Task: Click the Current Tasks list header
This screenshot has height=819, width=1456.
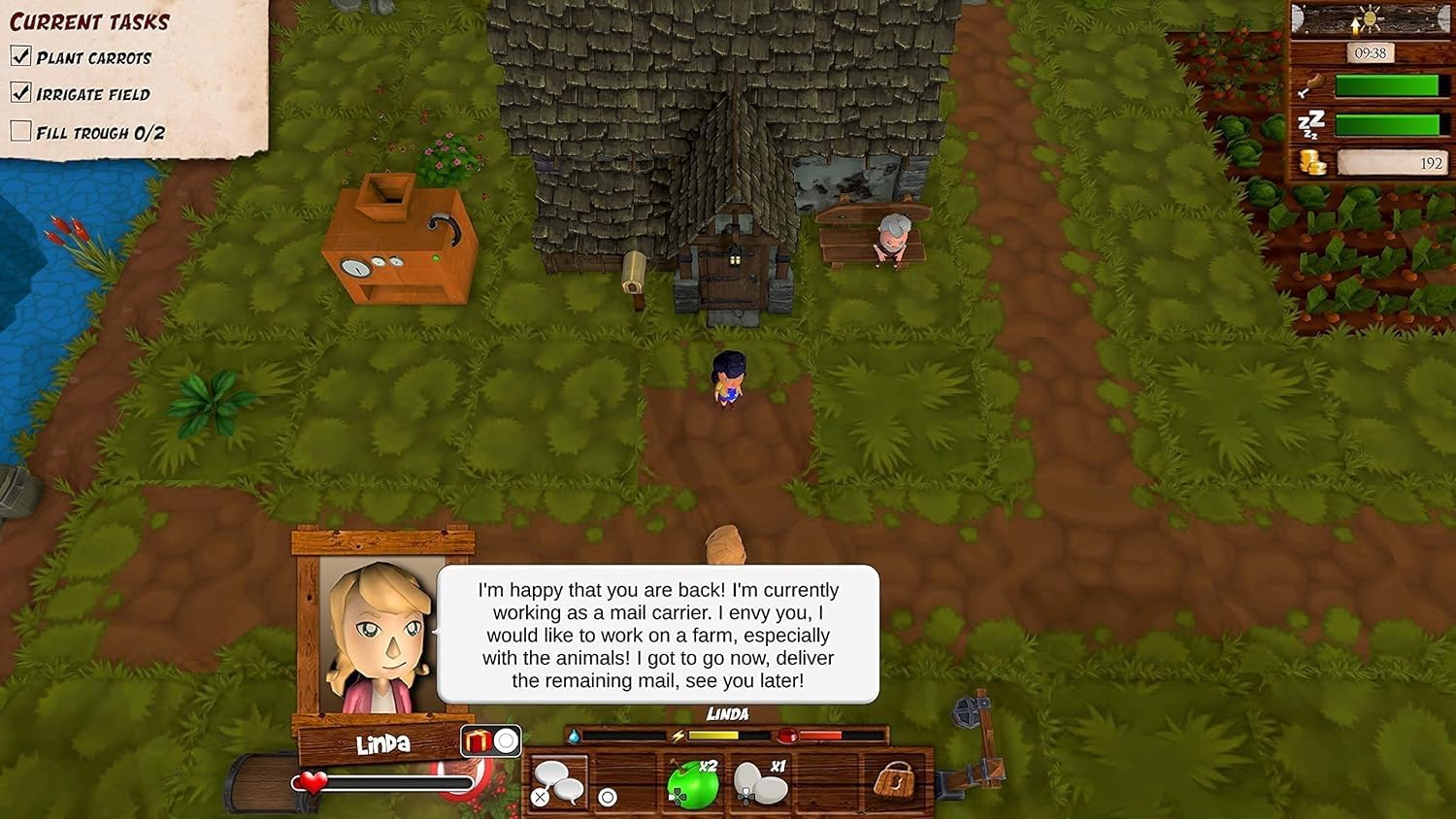Action: pyautogui.click(x=89, y=21)
